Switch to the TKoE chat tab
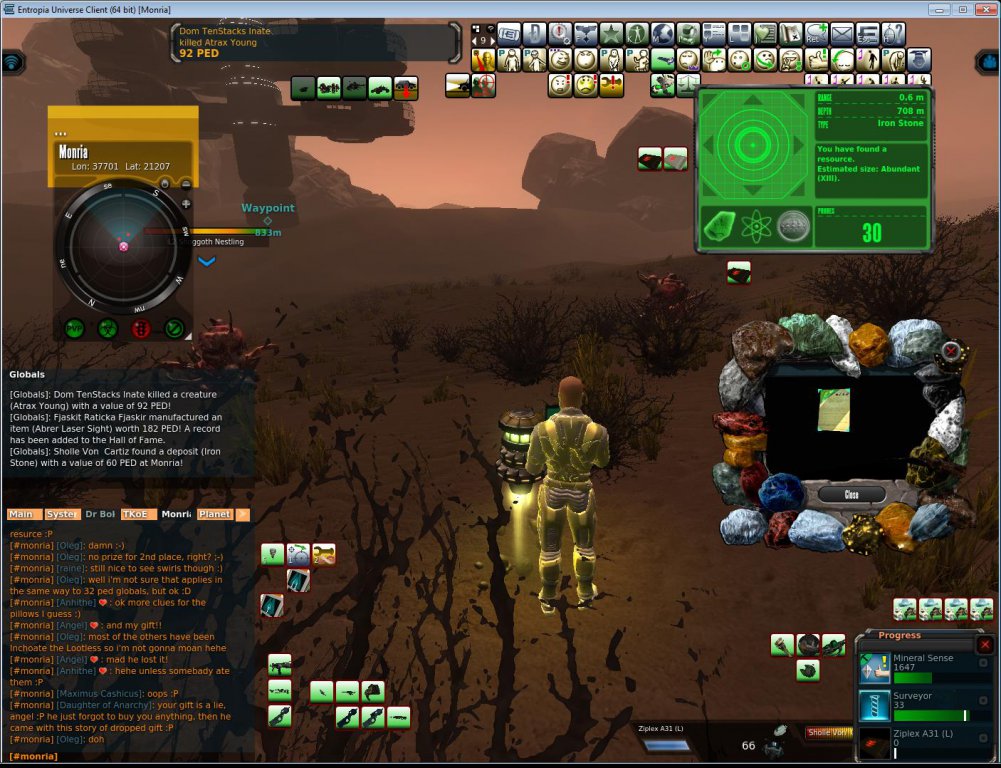This screenshot has height=768, width=1001. [x=138, y=514]
